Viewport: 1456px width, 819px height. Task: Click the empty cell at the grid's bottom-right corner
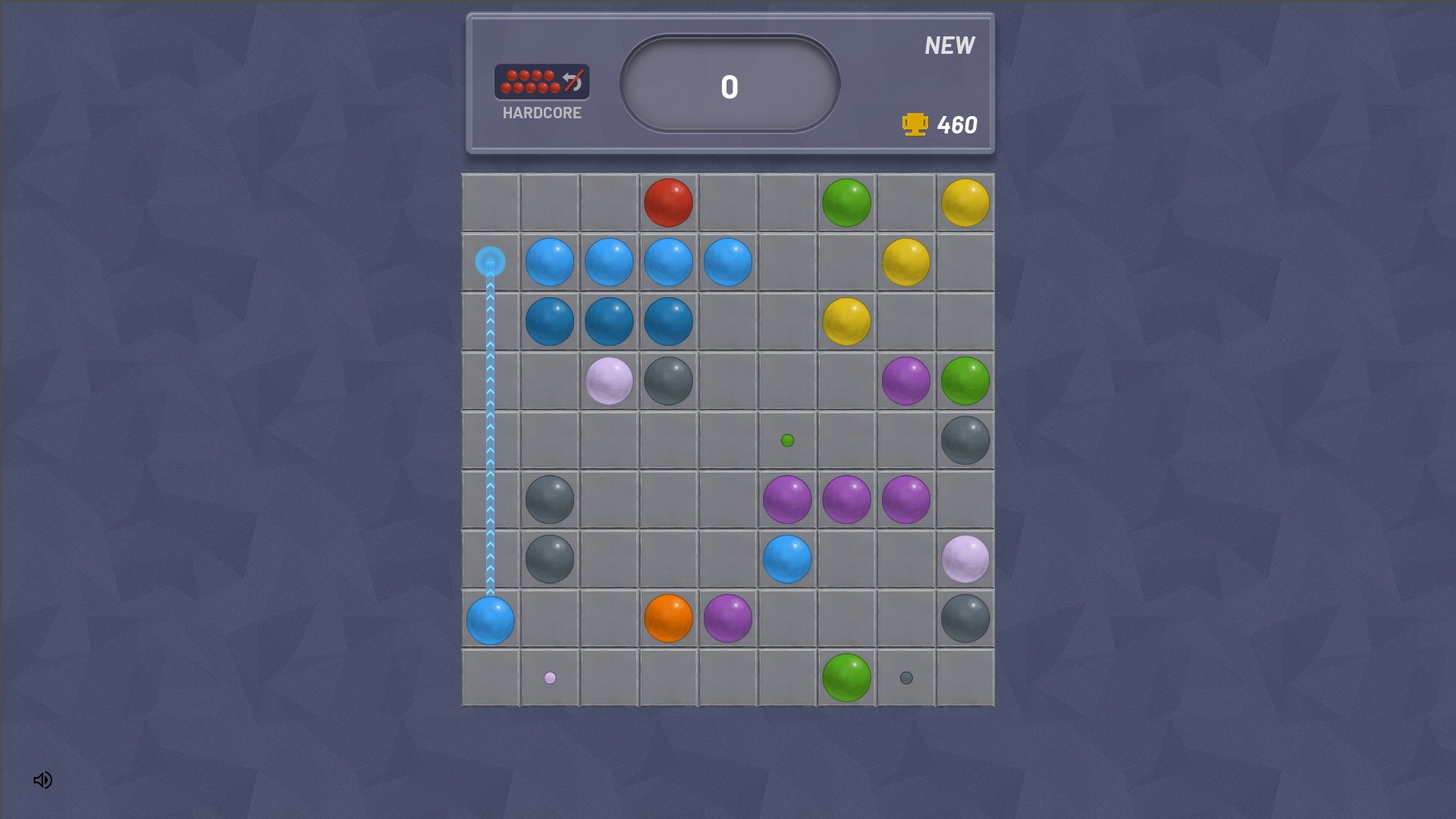point(965,677)
